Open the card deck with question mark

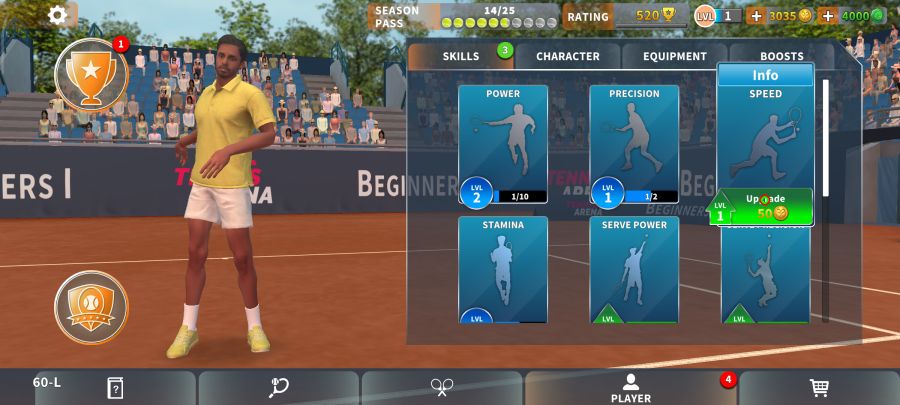pyautogui.click(x=115, y=388)
